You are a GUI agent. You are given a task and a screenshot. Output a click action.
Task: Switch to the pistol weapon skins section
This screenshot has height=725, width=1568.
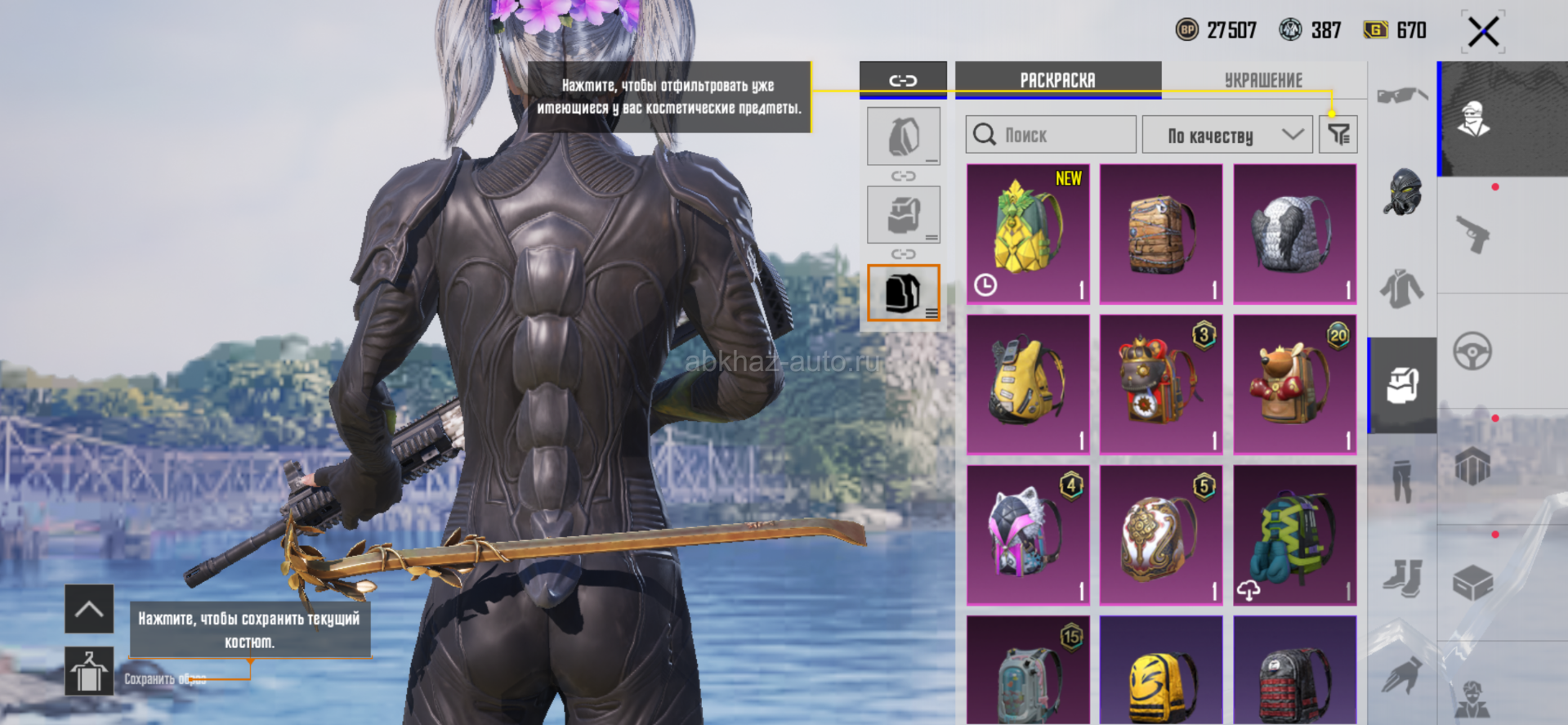(1473, 235)
